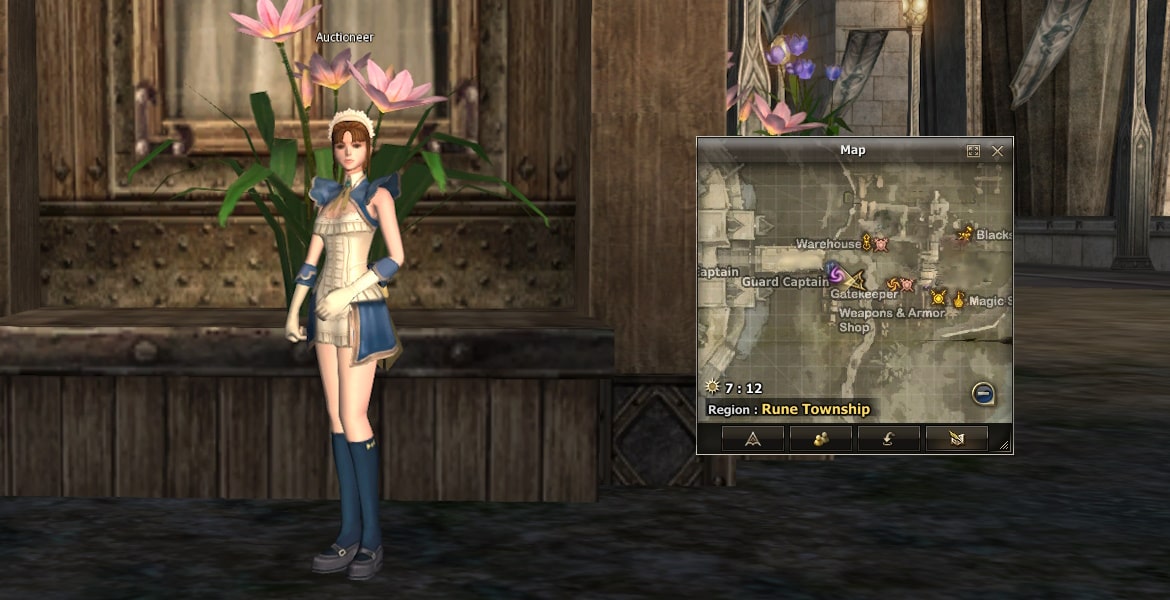The height and width of the screenshot is (600, 1170).
Task: Click the Warehouse marker on the map
Action: click(867, 242)
